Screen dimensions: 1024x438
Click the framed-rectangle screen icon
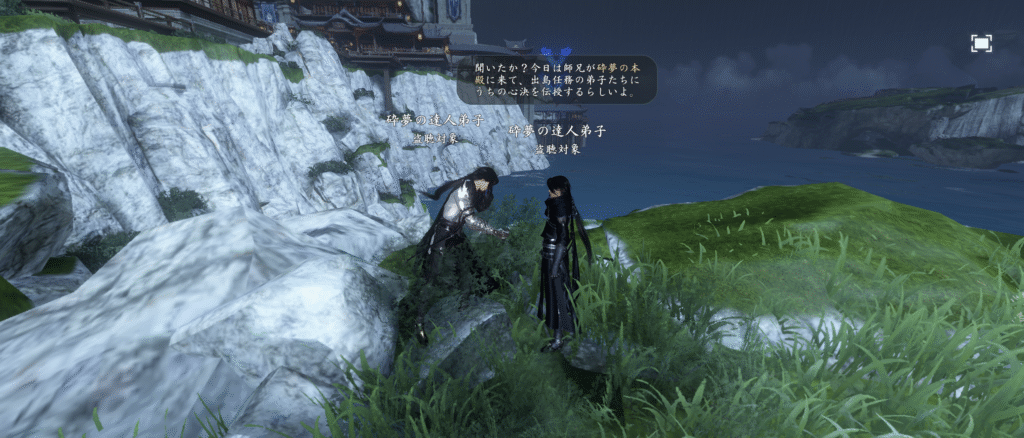981,43
